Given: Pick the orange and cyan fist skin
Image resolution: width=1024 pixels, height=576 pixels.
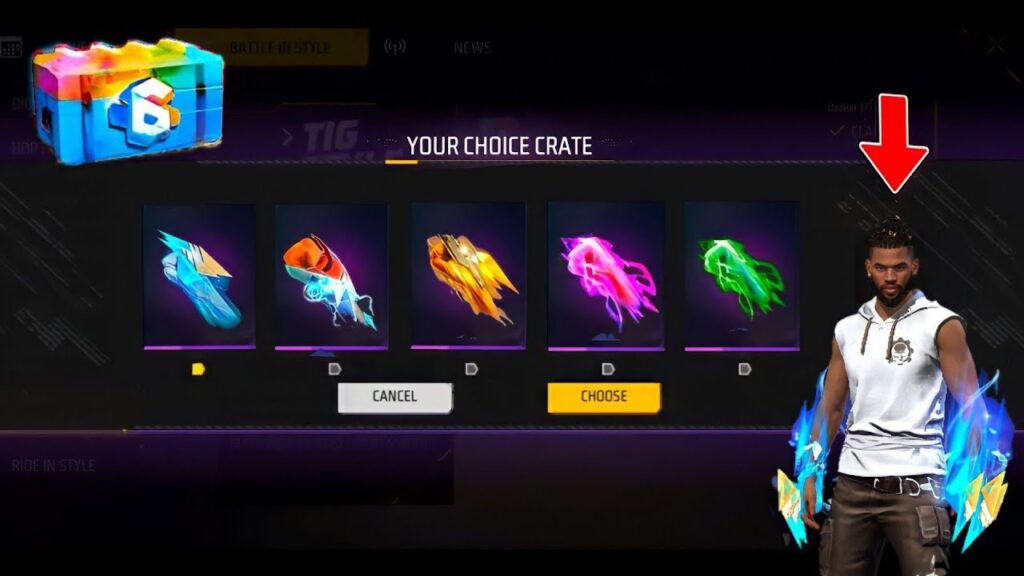Looking at the screenshot, I should [331, 275].
